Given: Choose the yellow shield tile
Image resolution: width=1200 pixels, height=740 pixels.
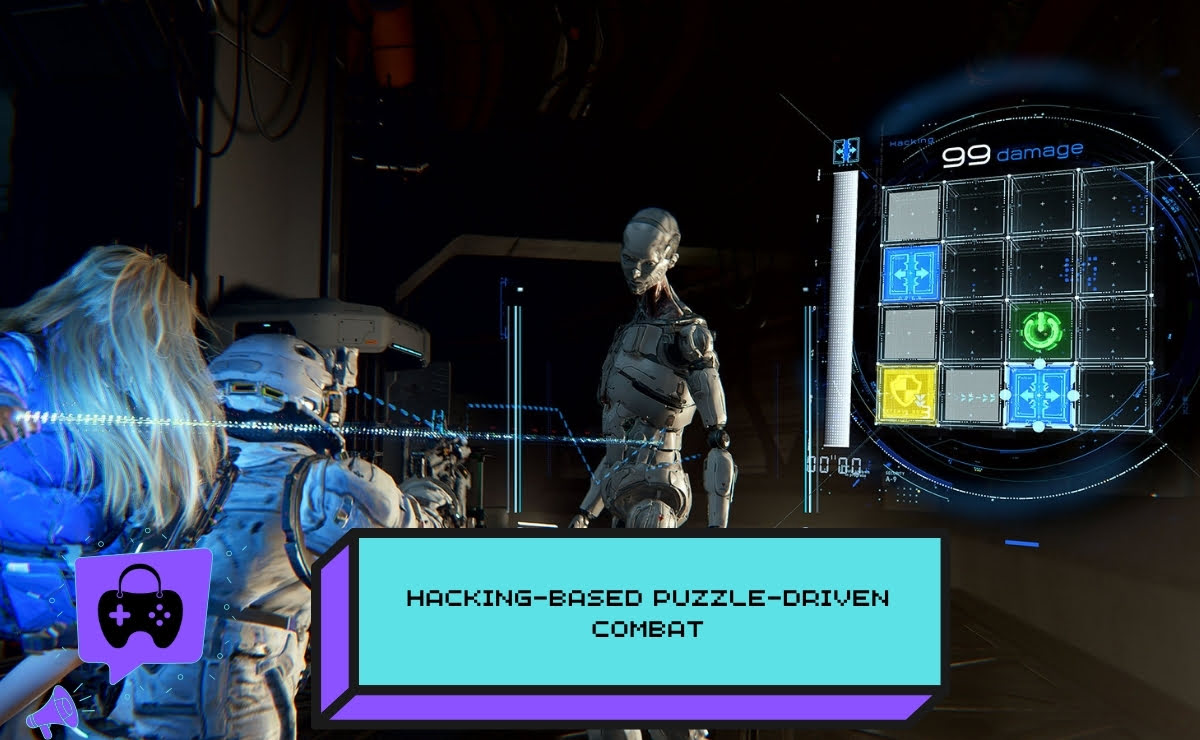Looking at the screenshot, I should click(908, 393).
